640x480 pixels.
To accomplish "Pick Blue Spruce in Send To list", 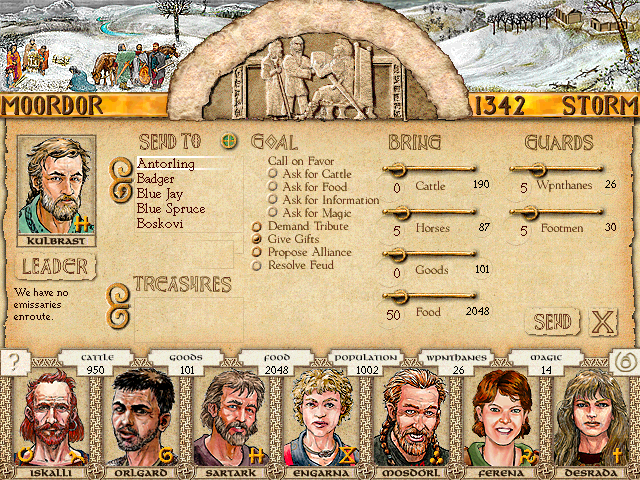I will click(170, 208).
